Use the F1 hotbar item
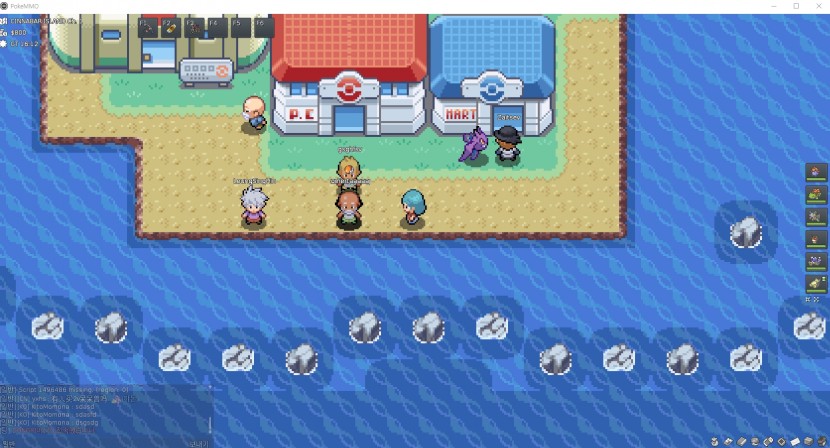 tap(148, 27)
